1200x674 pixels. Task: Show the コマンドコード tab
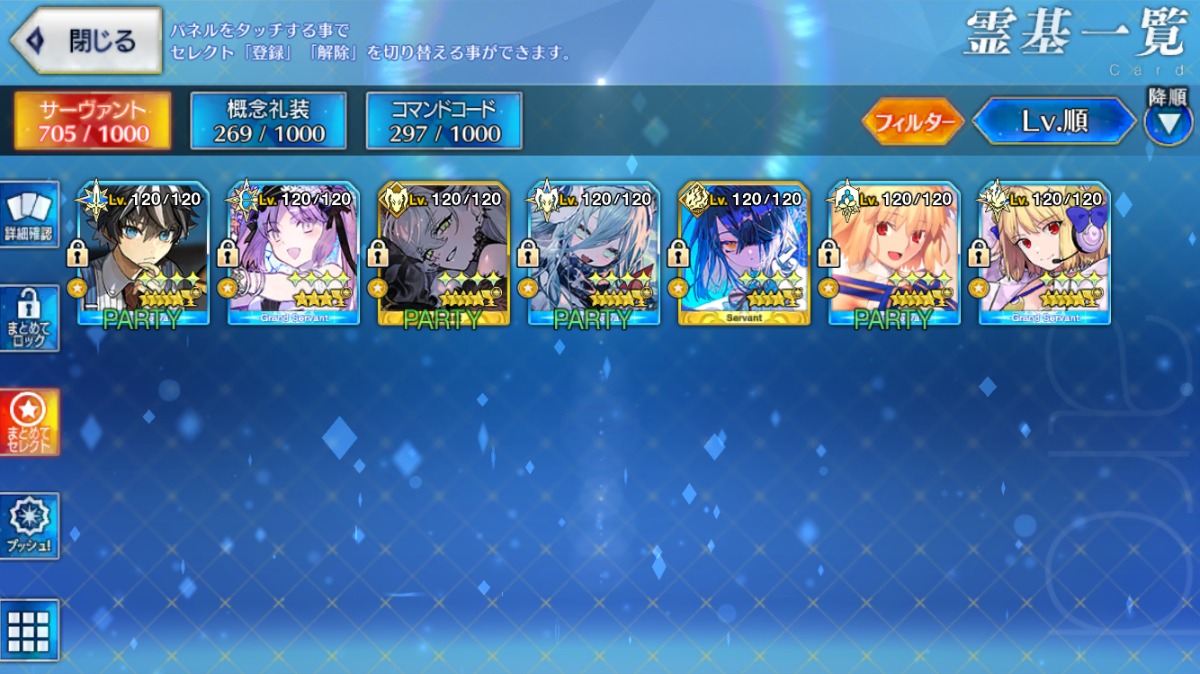pos(444,121)
